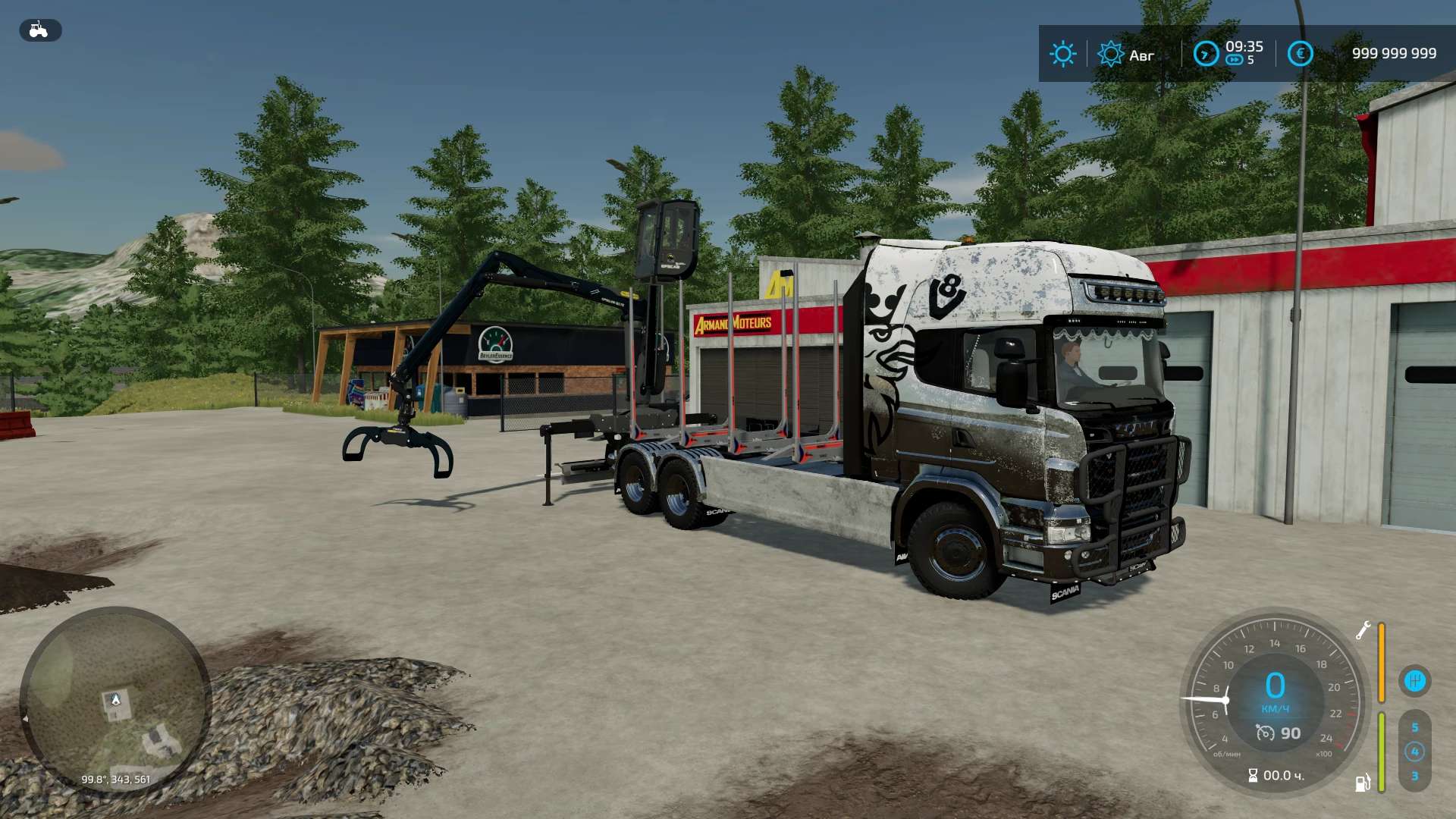
Task: Select the fuel pump icon
Action: tap(1363, 783)
